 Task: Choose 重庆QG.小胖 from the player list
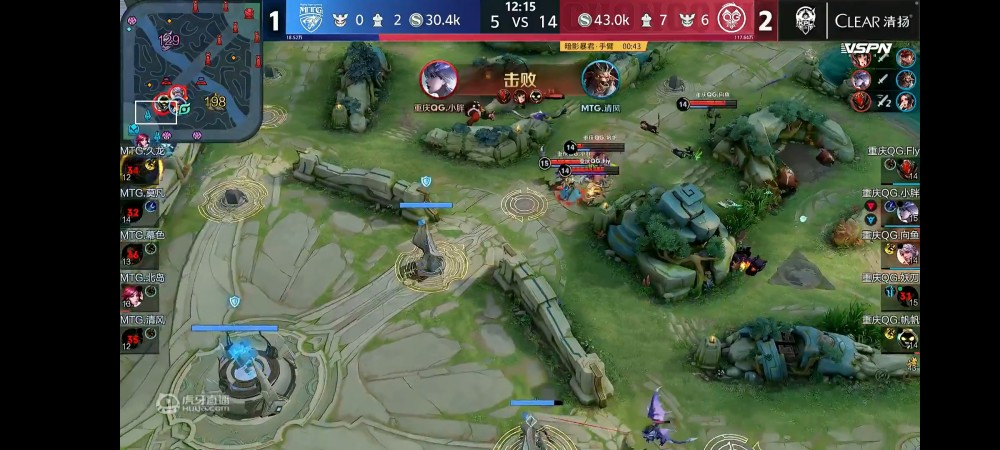[x=906, y=212]
